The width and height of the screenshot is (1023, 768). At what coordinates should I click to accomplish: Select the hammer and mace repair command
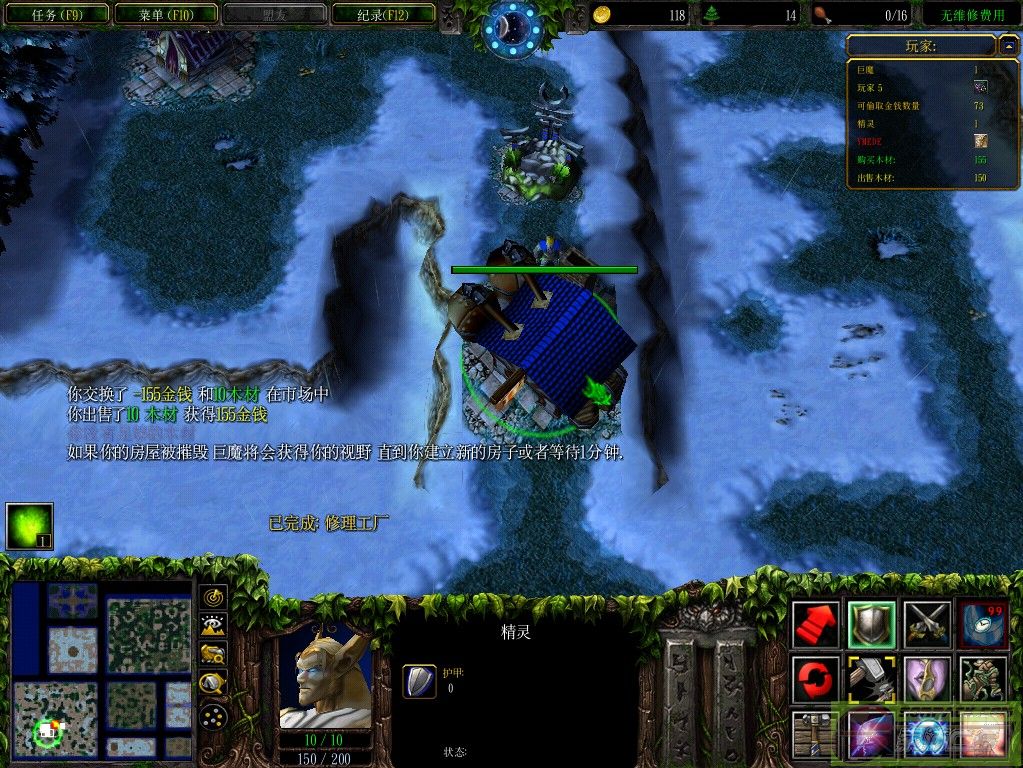[870, 679]
